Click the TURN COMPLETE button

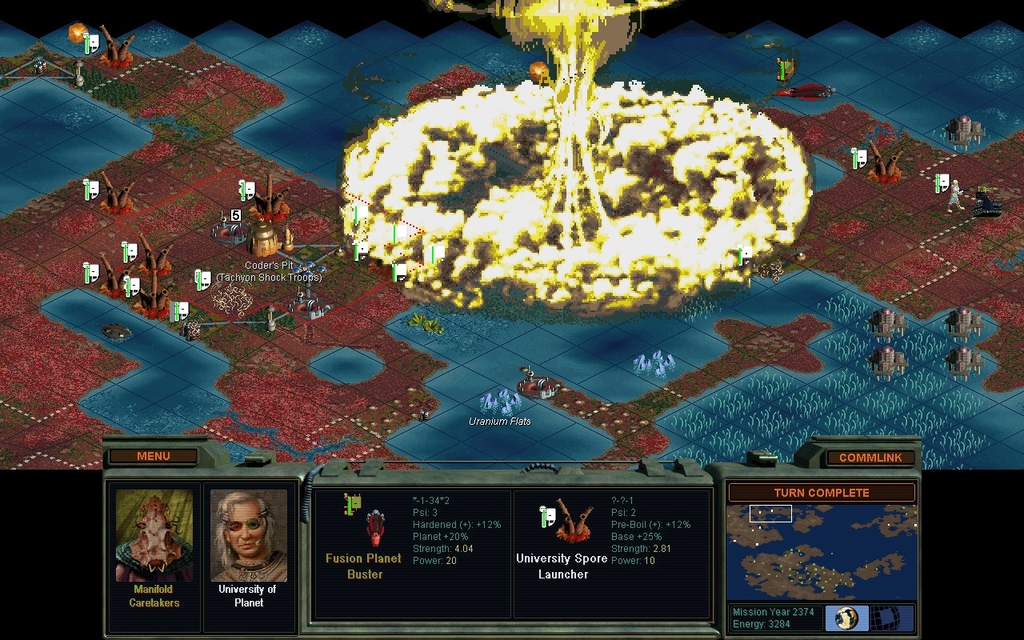(821, 493)
